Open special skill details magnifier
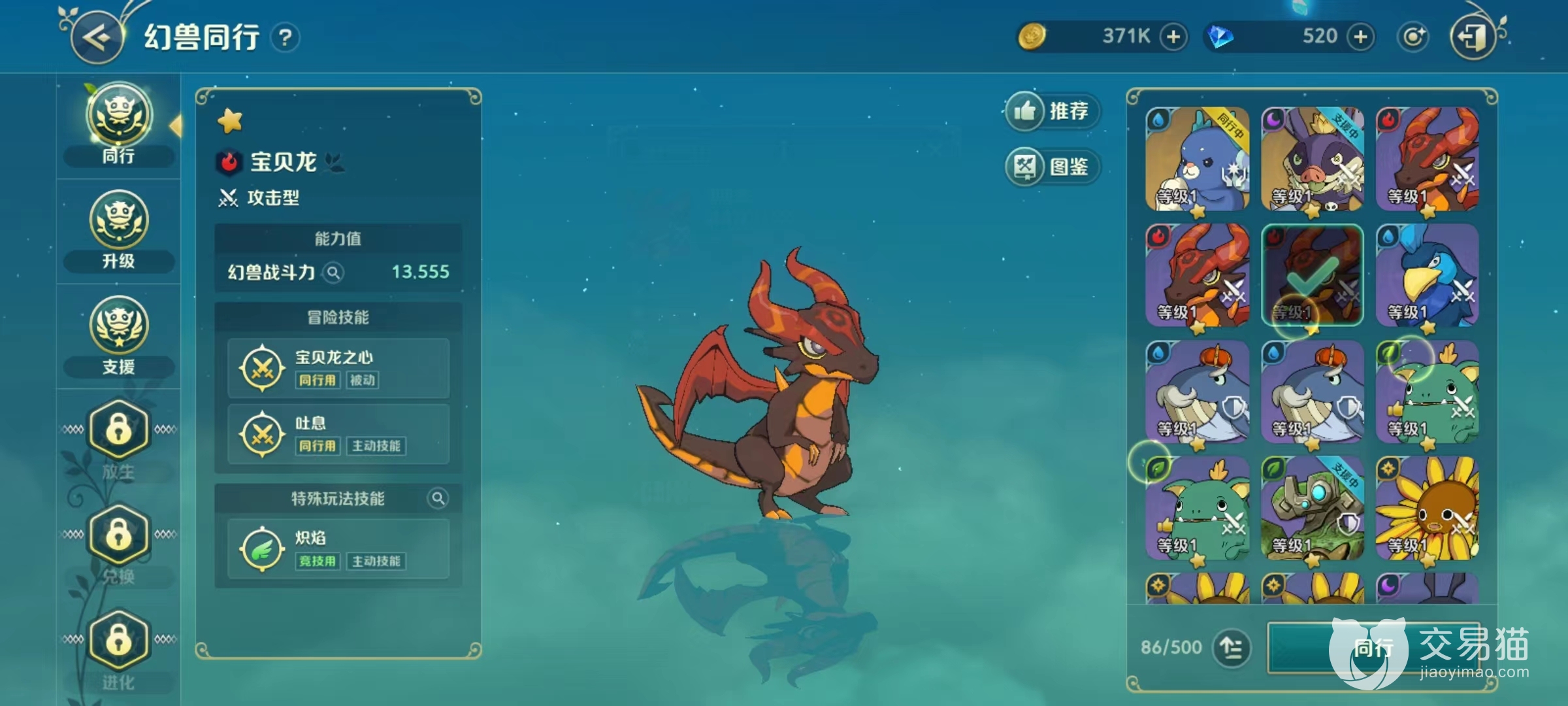The image size is (1568, 706). coord(438,499)
